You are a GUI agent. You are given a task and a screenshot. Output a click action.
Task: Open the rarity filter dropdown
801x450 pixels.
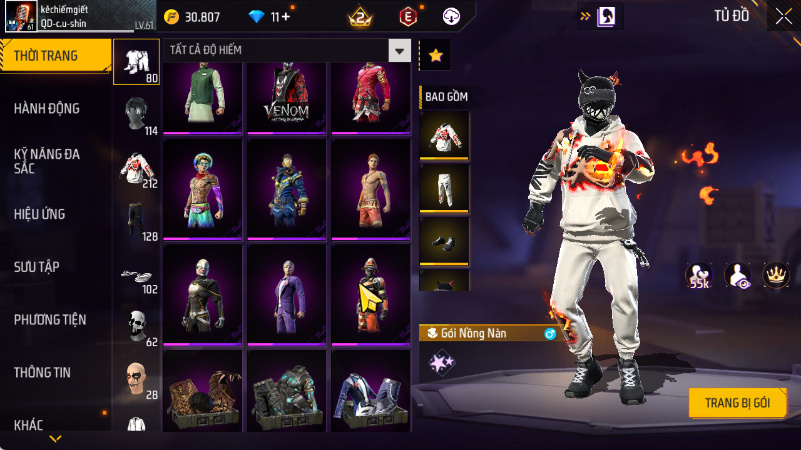click(400, 51)
